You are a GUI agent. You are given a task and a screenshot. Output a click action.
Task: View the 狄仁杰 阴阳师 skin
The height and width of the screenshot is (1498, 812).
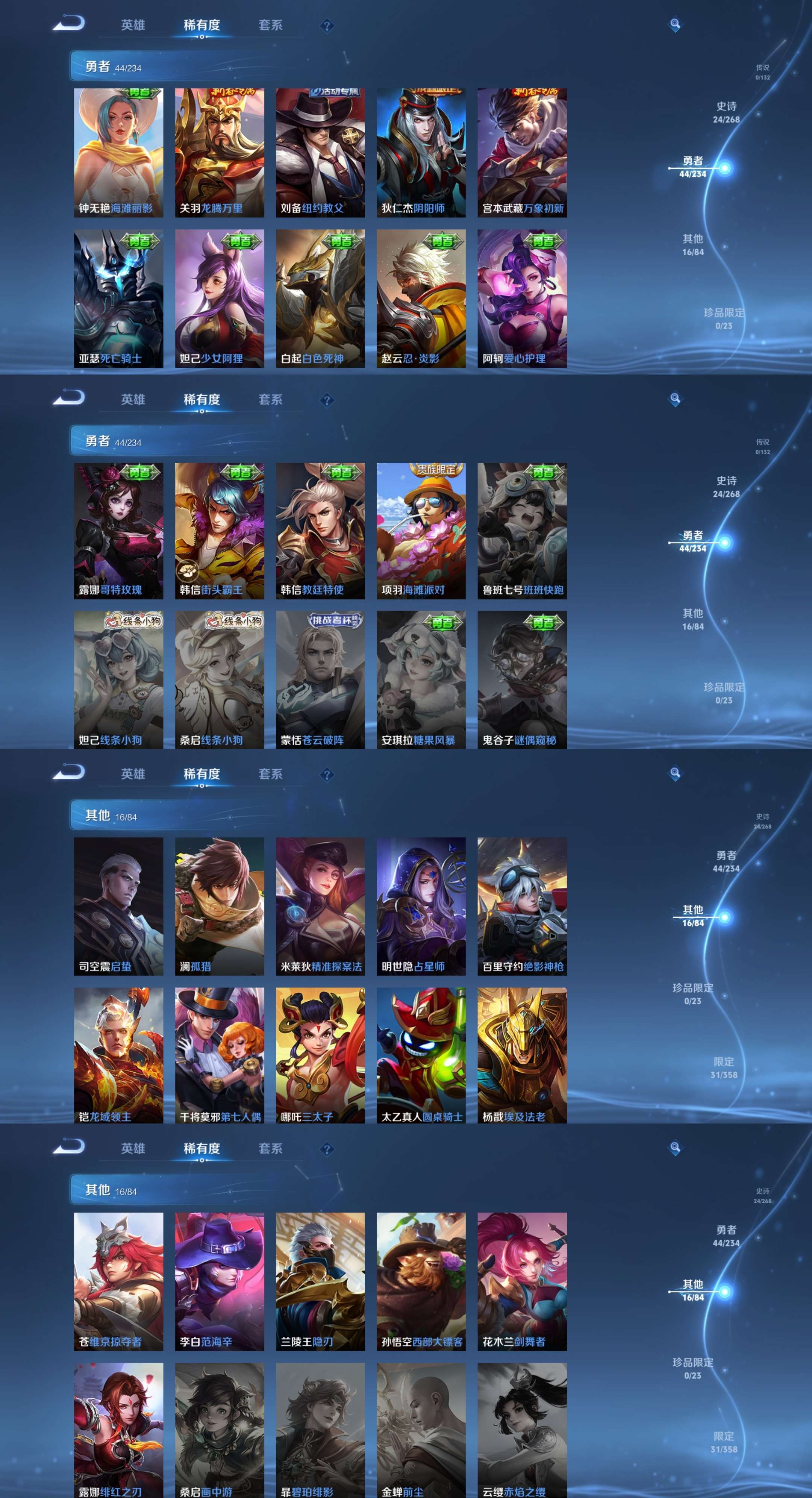pyautogui.click(x=421, y=153)
